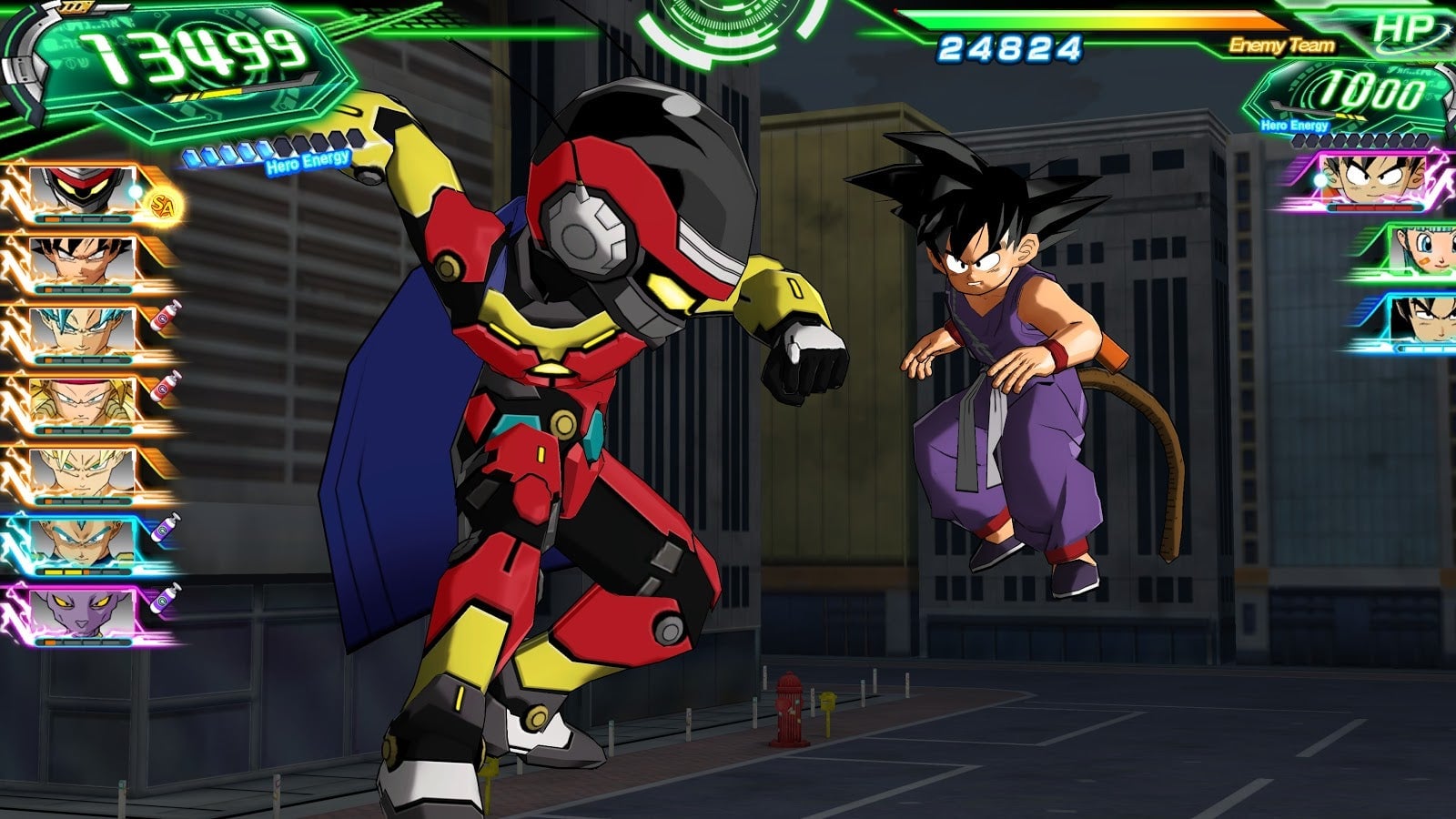Image resolution: width=1456 pixels, height=819 pixels.
Task: Click the capsule icon beside Beerus portrait
Action: coord(167,598)
